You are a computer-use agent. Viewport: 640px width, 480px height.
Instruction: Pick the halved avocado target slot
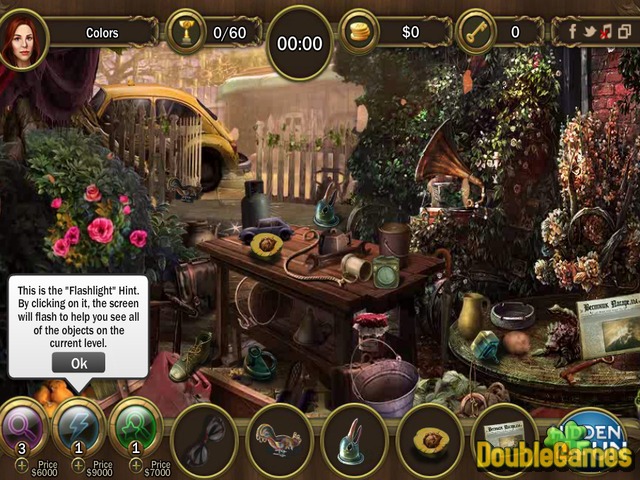(x=430, y=440)
